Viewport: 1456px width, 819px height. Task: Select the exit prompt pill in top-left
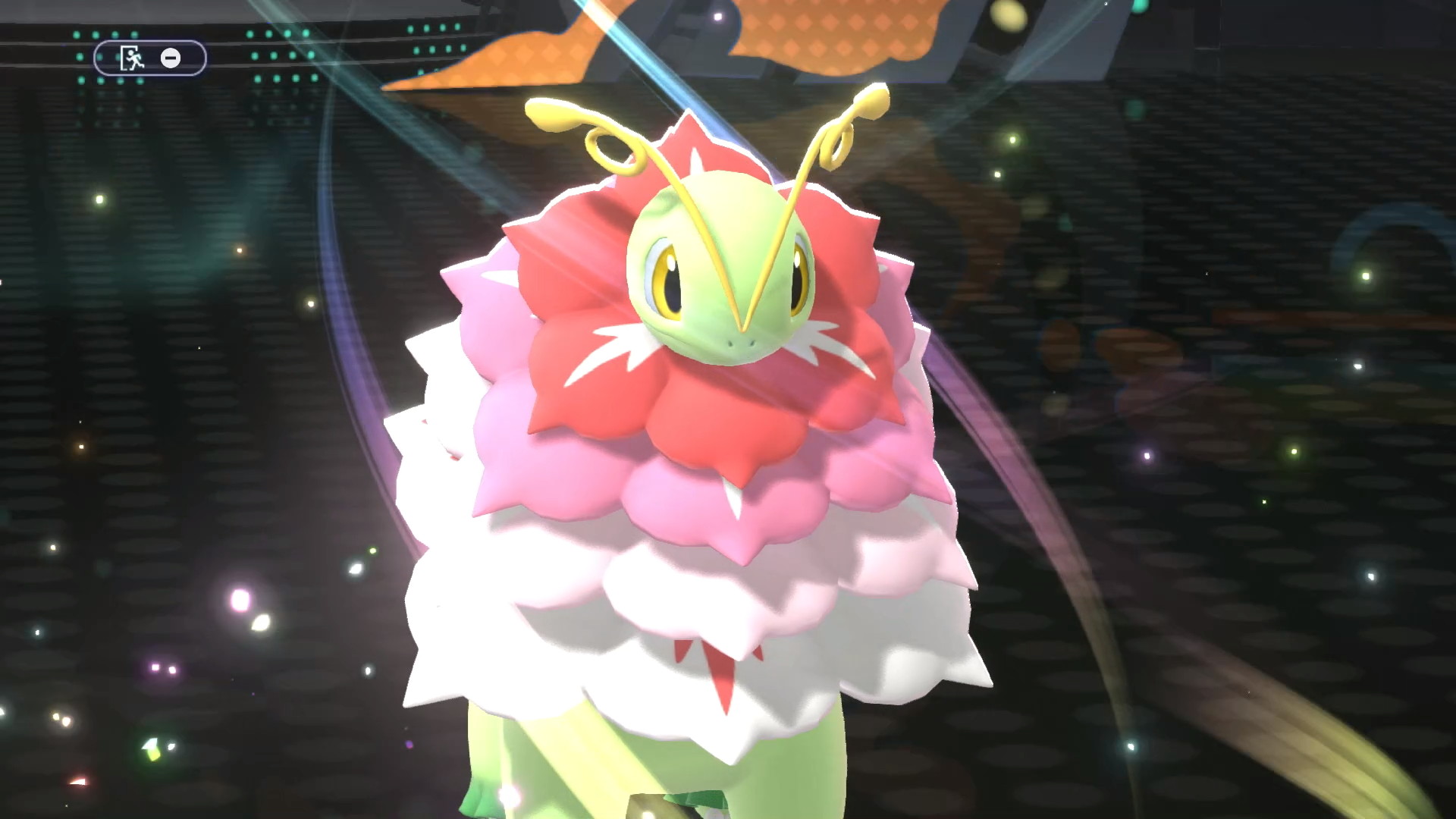click(149, 57)
